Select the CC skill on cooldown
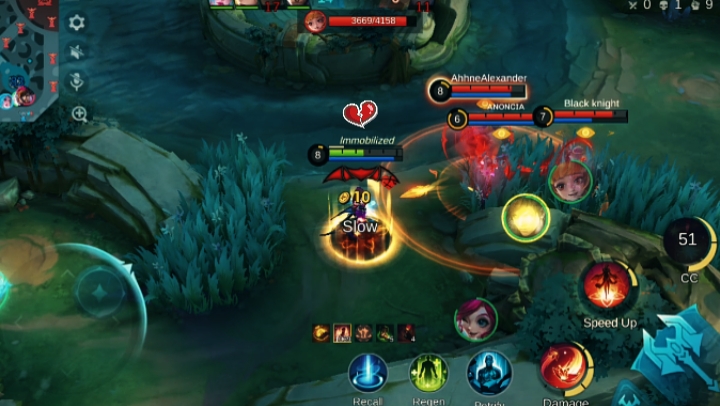The image size is (720, 406). coord(689,241)
